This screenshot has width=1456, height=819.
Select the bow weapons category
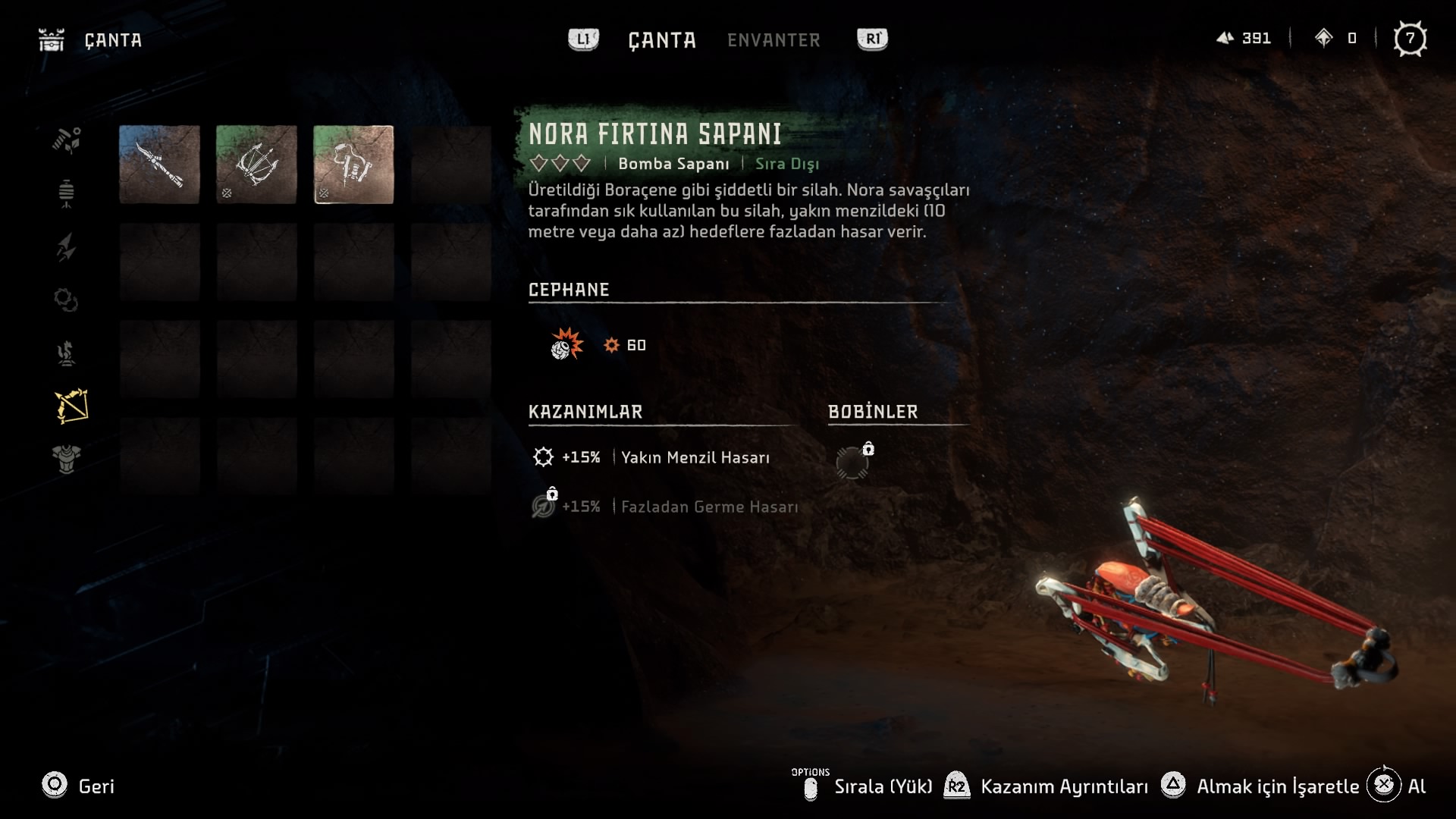(71, 406)
